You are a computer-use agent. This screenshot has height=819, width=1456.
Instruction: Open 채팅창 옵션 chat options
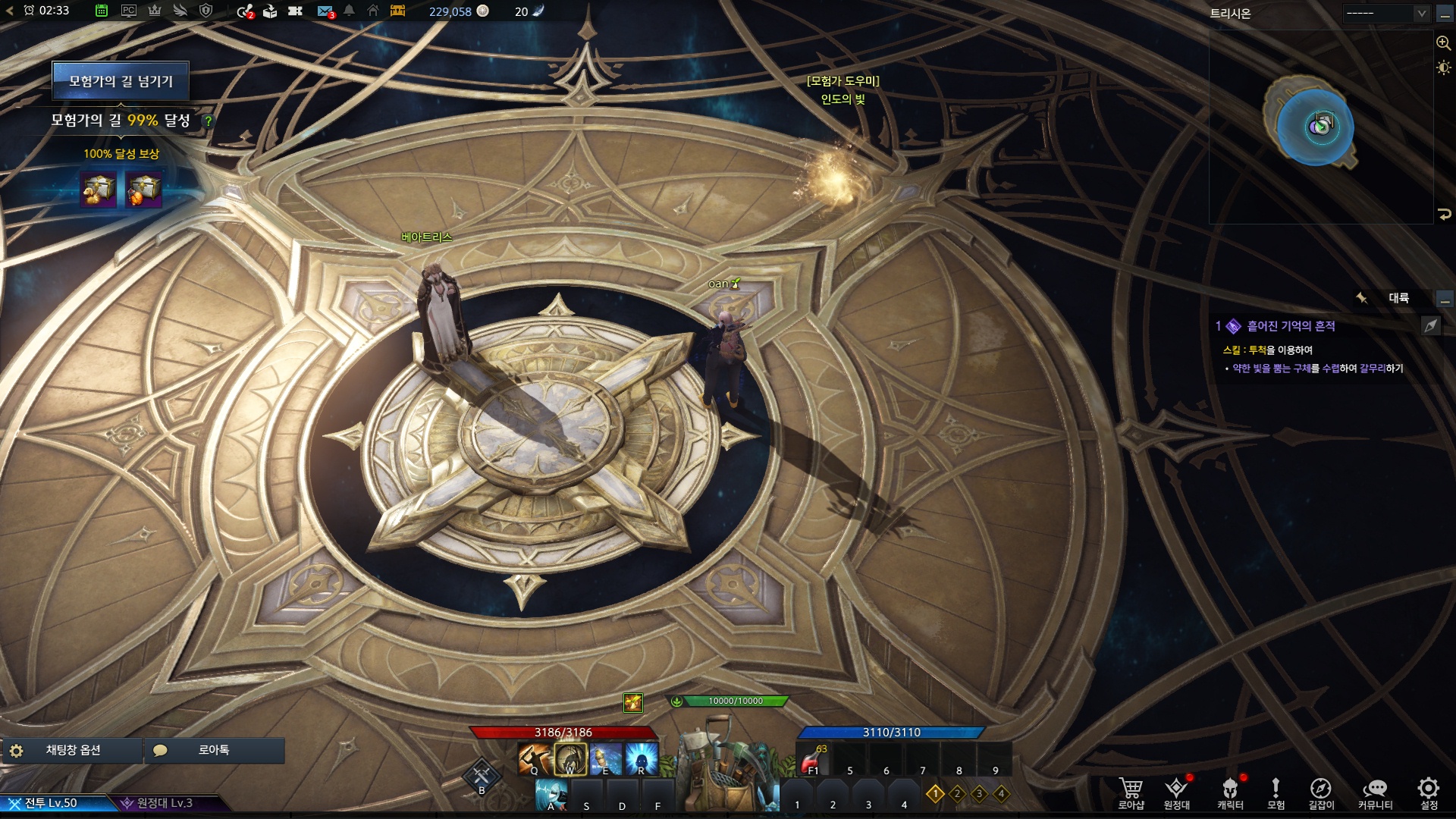pyautogui.click(x=73, y=750)
